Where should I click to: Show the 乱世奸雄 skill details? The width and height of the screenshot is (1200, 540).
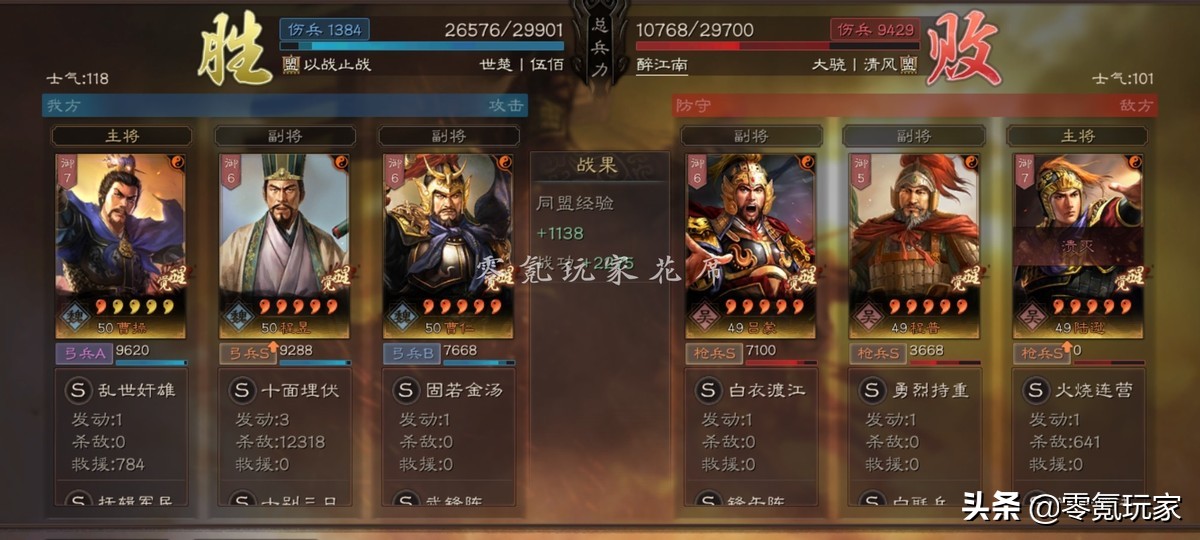121,390
